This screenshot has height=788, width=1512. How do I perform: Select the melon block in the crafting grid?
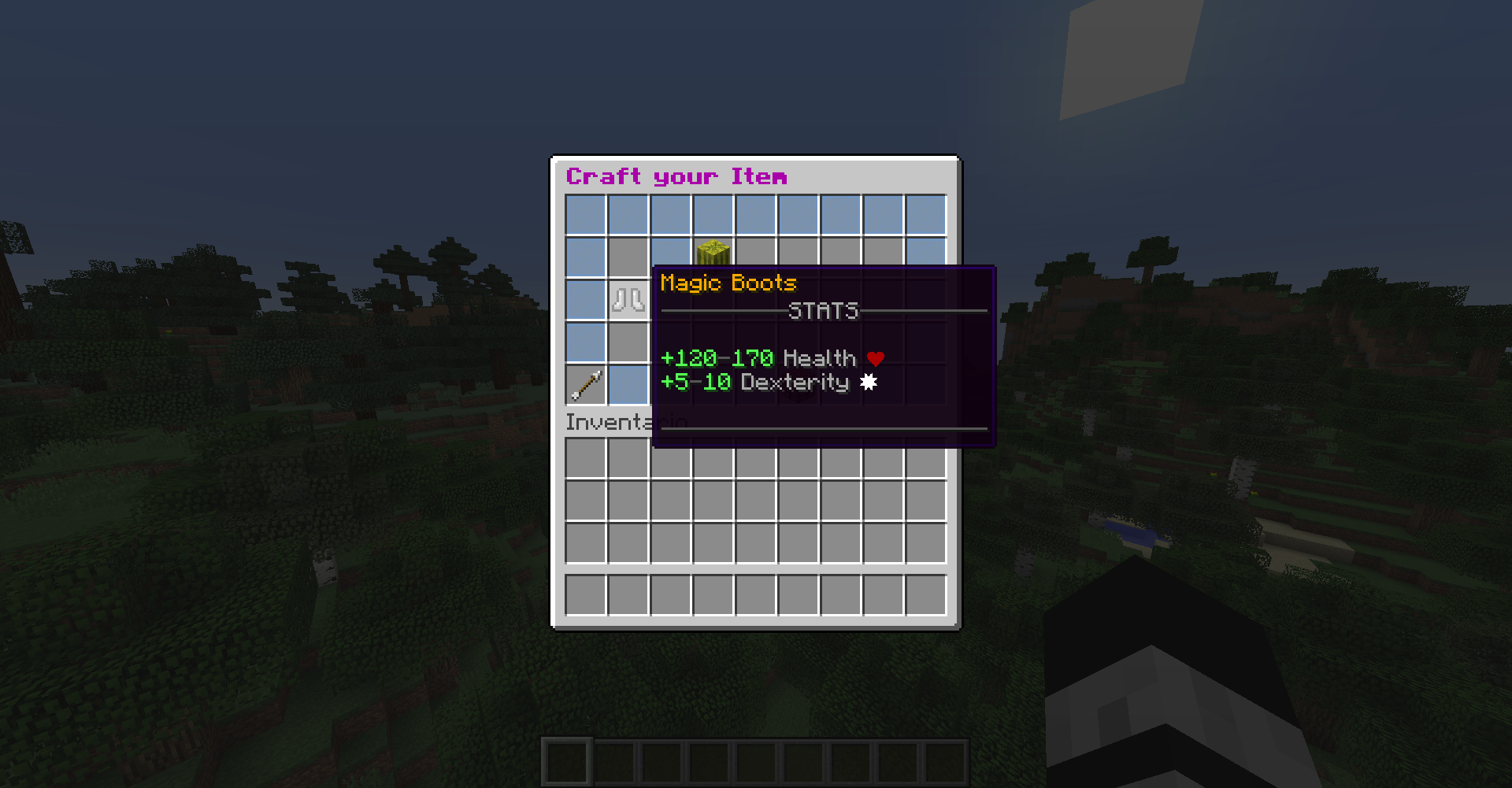point(713,252)
